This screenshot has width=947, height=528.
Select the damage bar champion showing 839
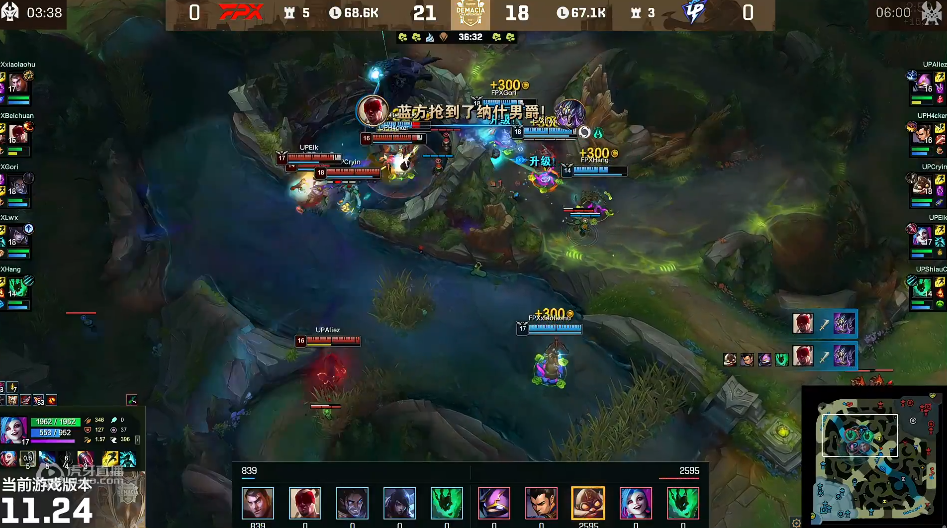[257, 503]
